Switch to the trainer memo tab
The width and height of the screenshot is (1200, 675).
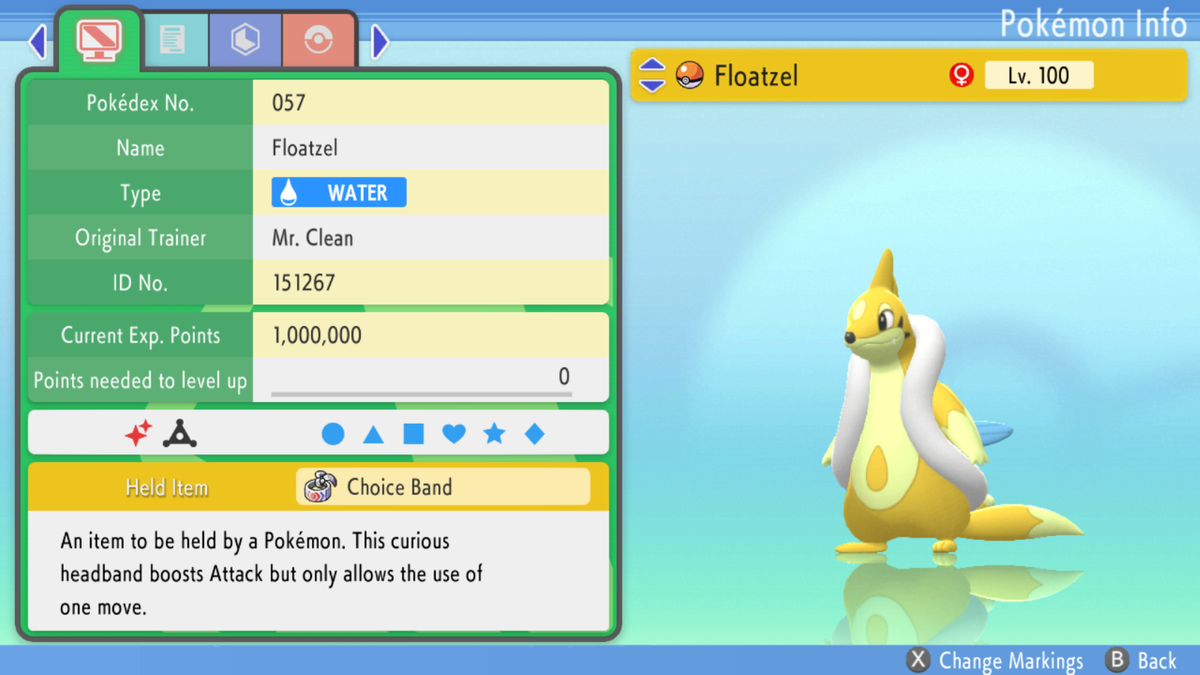tap(173, 41)
